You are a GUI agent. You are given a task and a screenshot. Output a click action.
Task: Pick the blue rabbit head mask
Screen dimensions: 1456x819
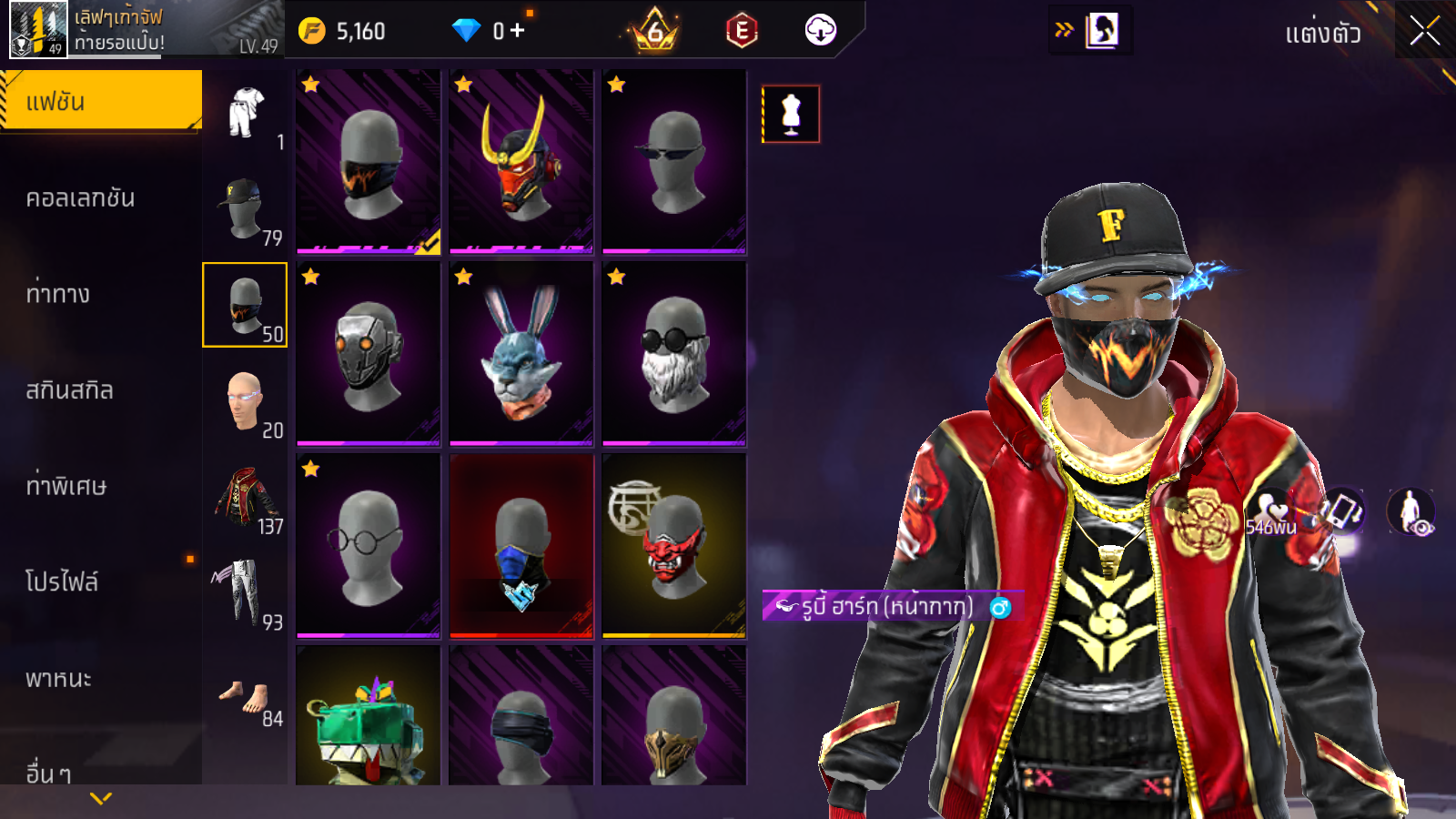(521, 354)
